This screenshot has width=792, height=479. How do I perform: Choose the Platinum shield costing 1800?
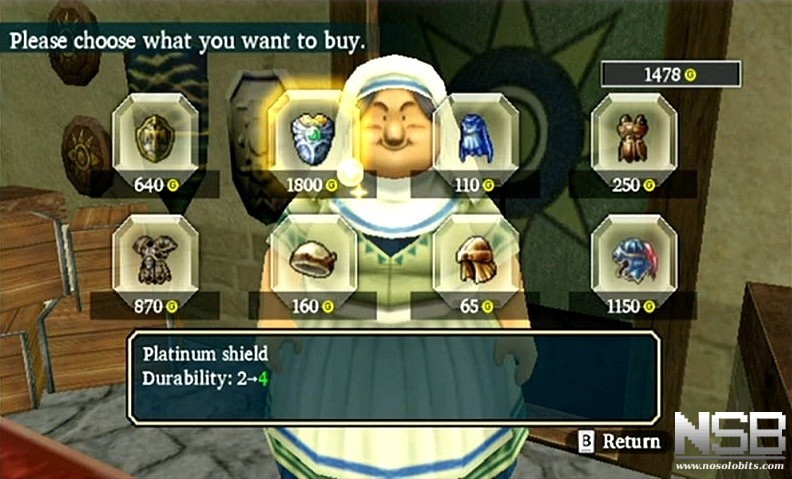[x=313, y=137]
